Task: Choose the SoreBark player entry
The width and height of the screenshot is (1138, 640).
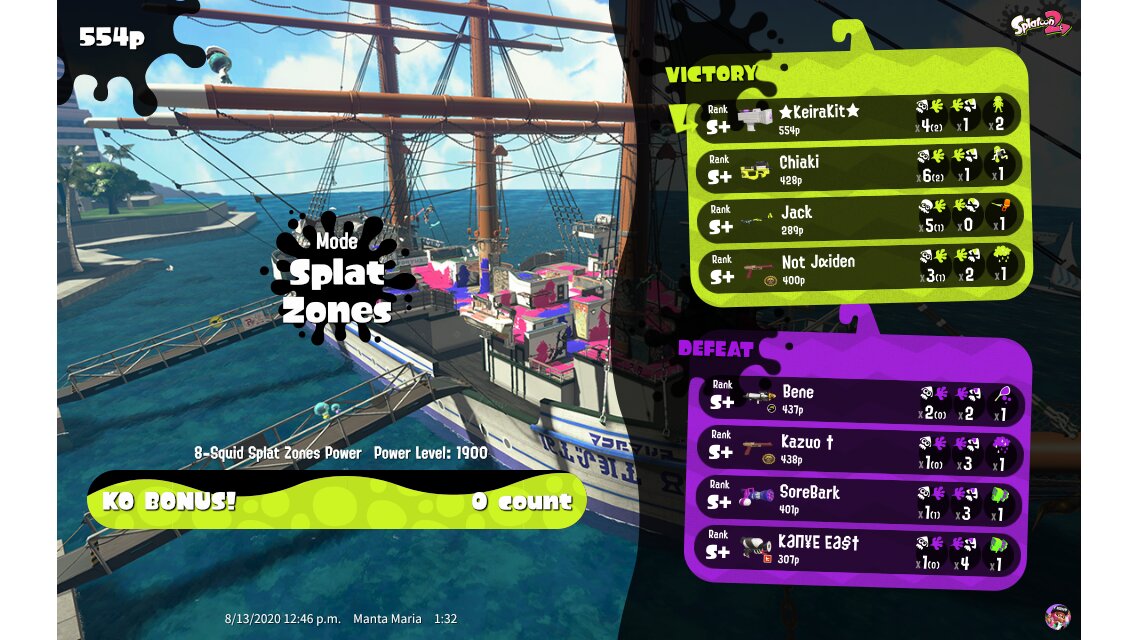Action: click(858, 499)
